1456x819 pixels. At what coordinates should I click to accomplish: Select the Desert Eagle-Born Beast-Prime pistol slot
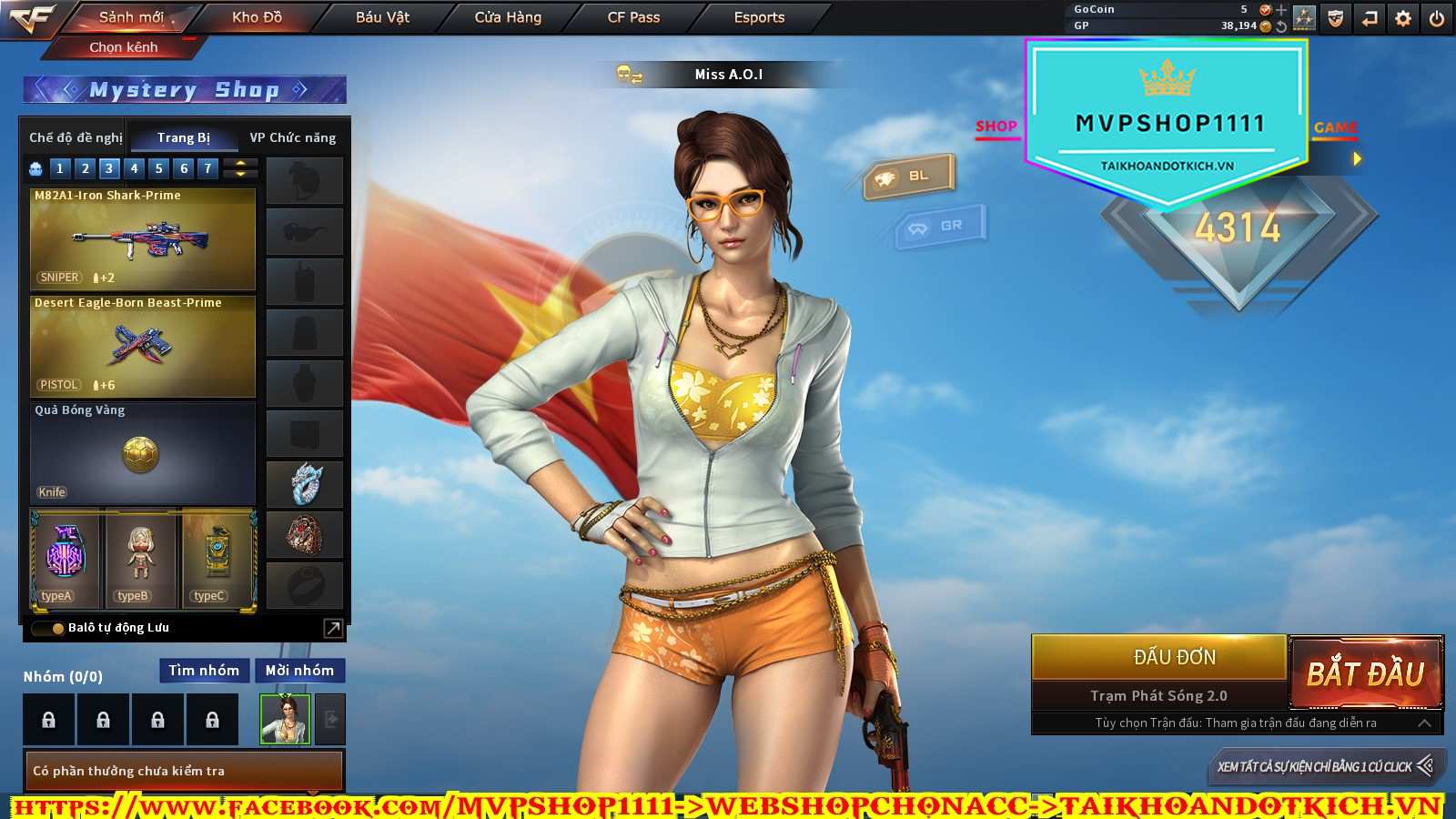click(x=143, y=346)
